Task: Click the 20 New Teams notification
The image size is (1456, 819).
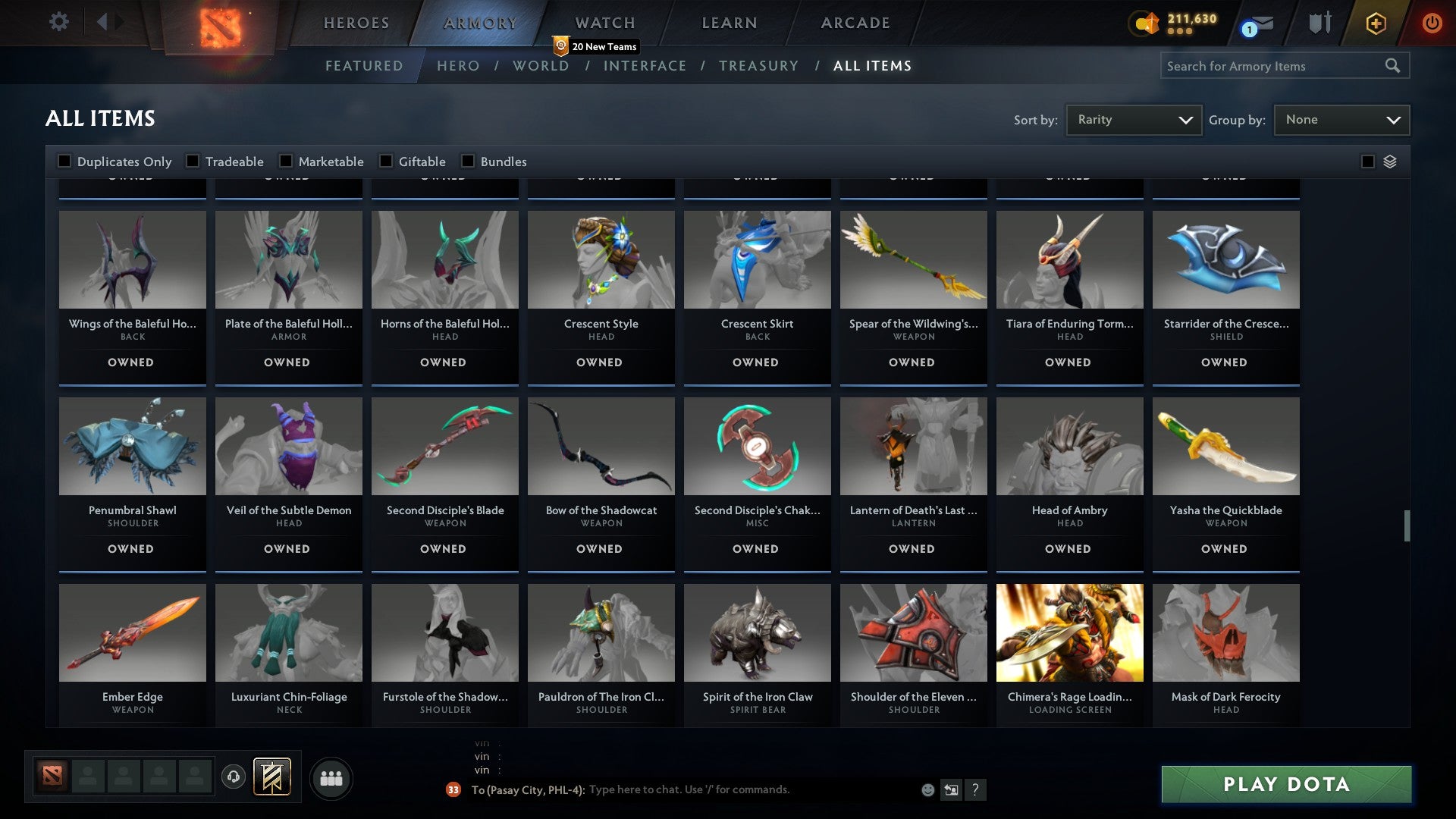Action: 596,46
